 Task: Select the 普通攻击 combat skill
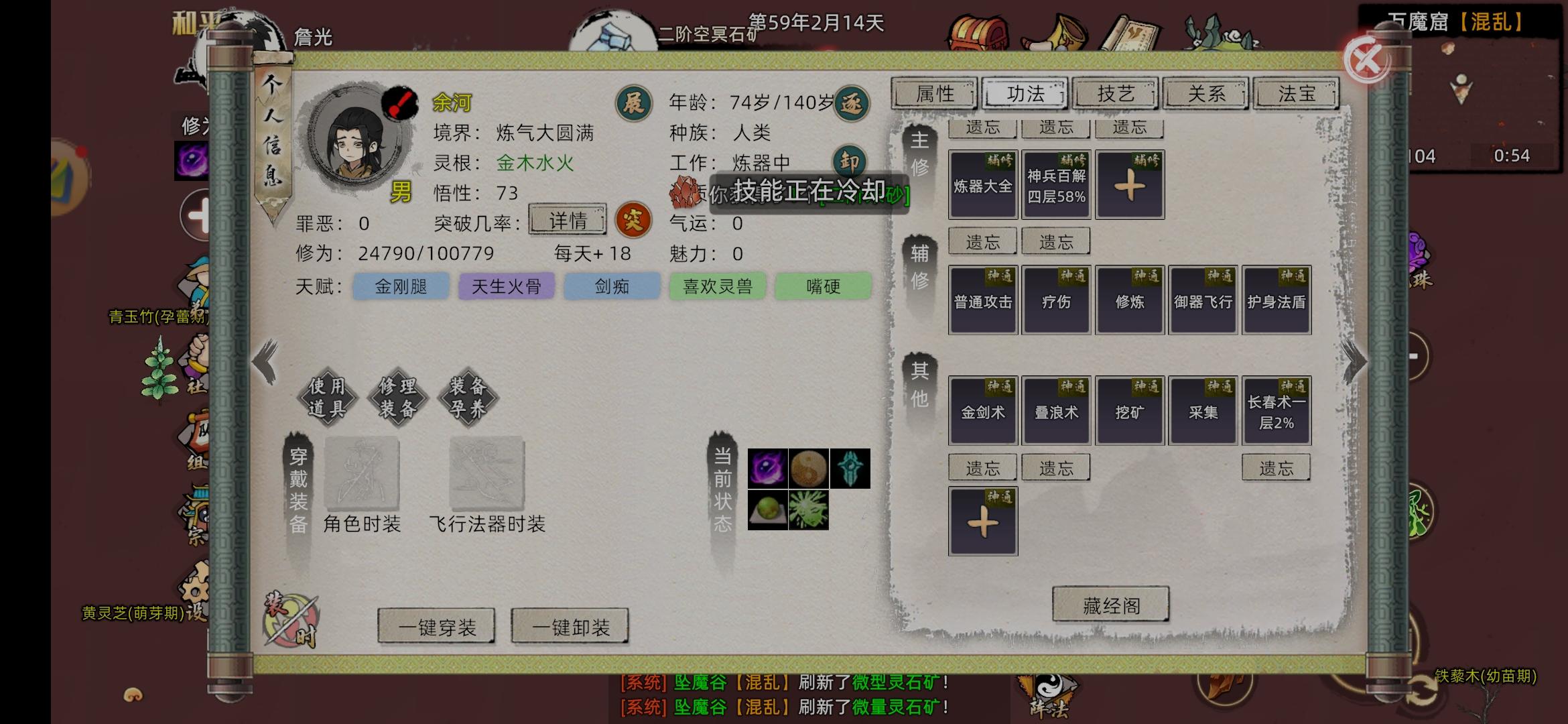(x=982, y=298)
